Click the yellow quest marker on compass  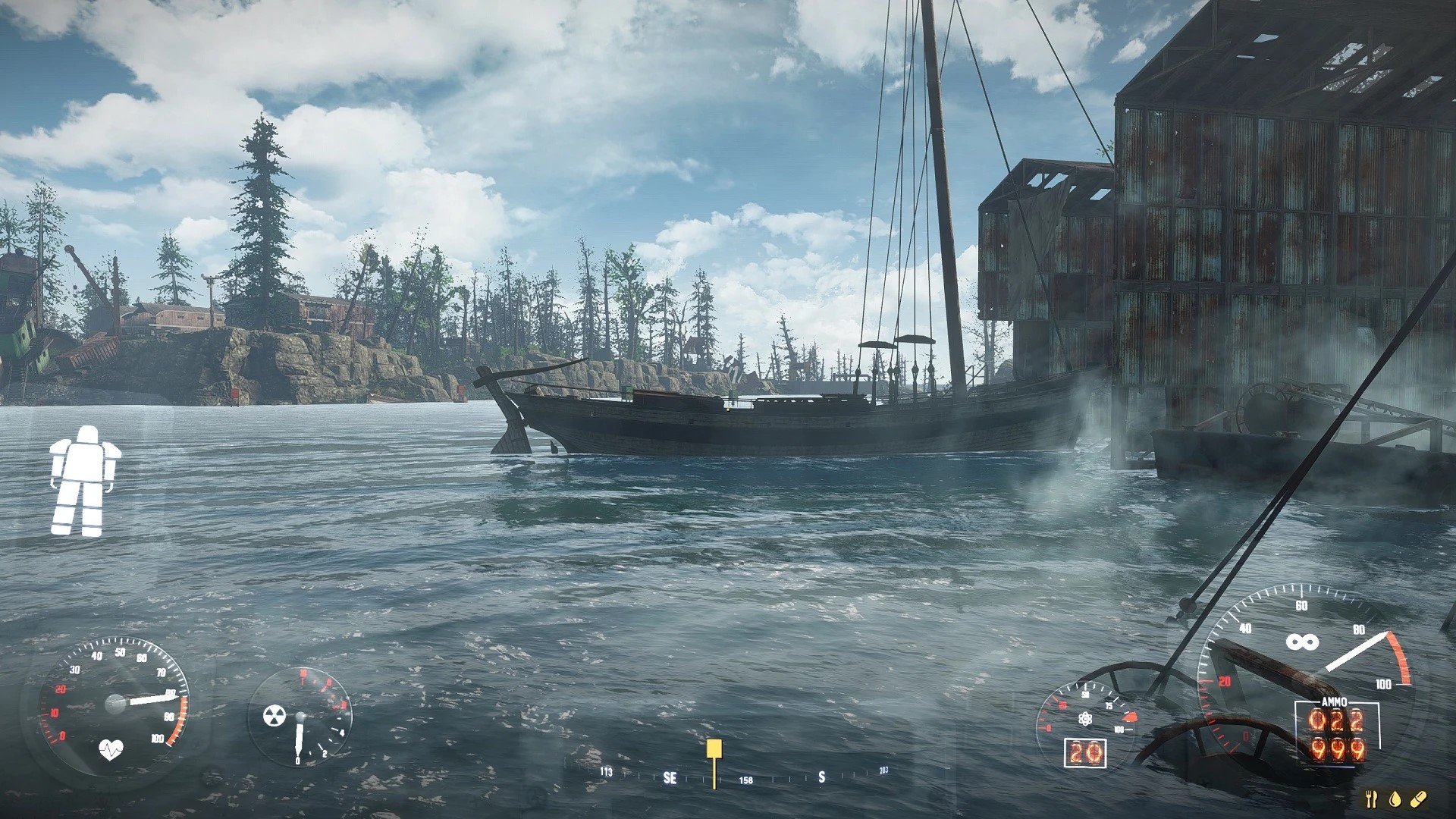714,751
